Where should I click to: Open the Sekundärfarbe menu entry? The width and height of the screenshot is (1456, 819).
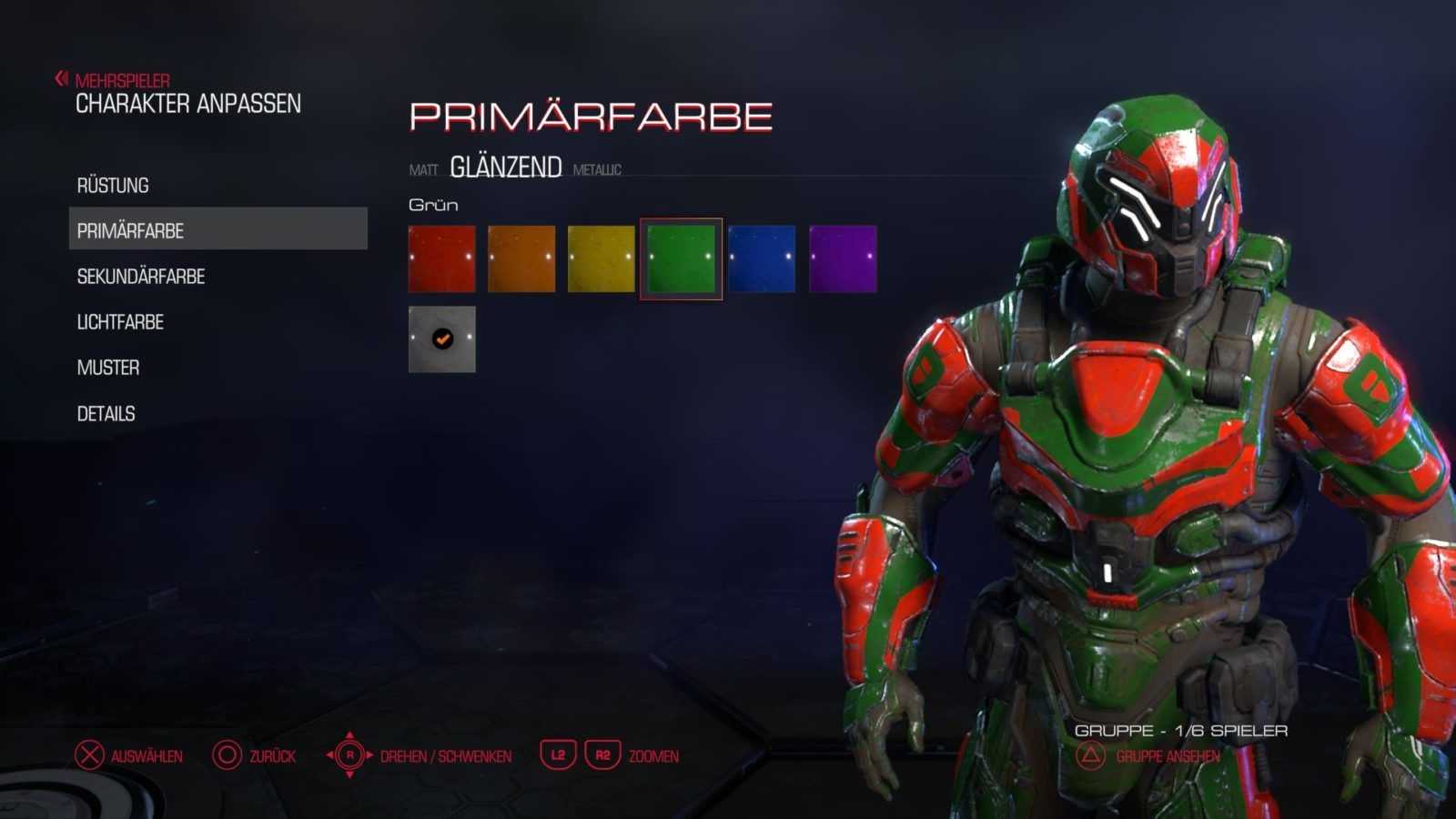coord(141,277)
